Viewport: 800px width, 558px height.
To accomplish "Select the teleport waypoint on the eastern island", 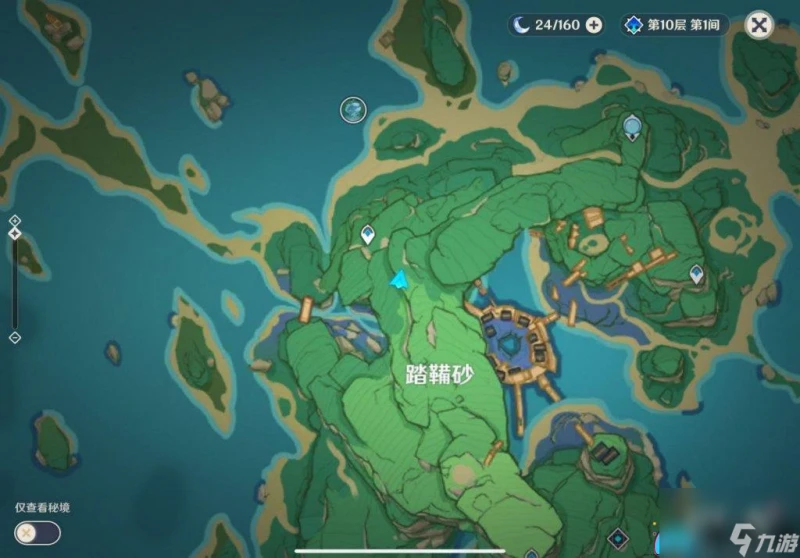I will tap(696, 273).
